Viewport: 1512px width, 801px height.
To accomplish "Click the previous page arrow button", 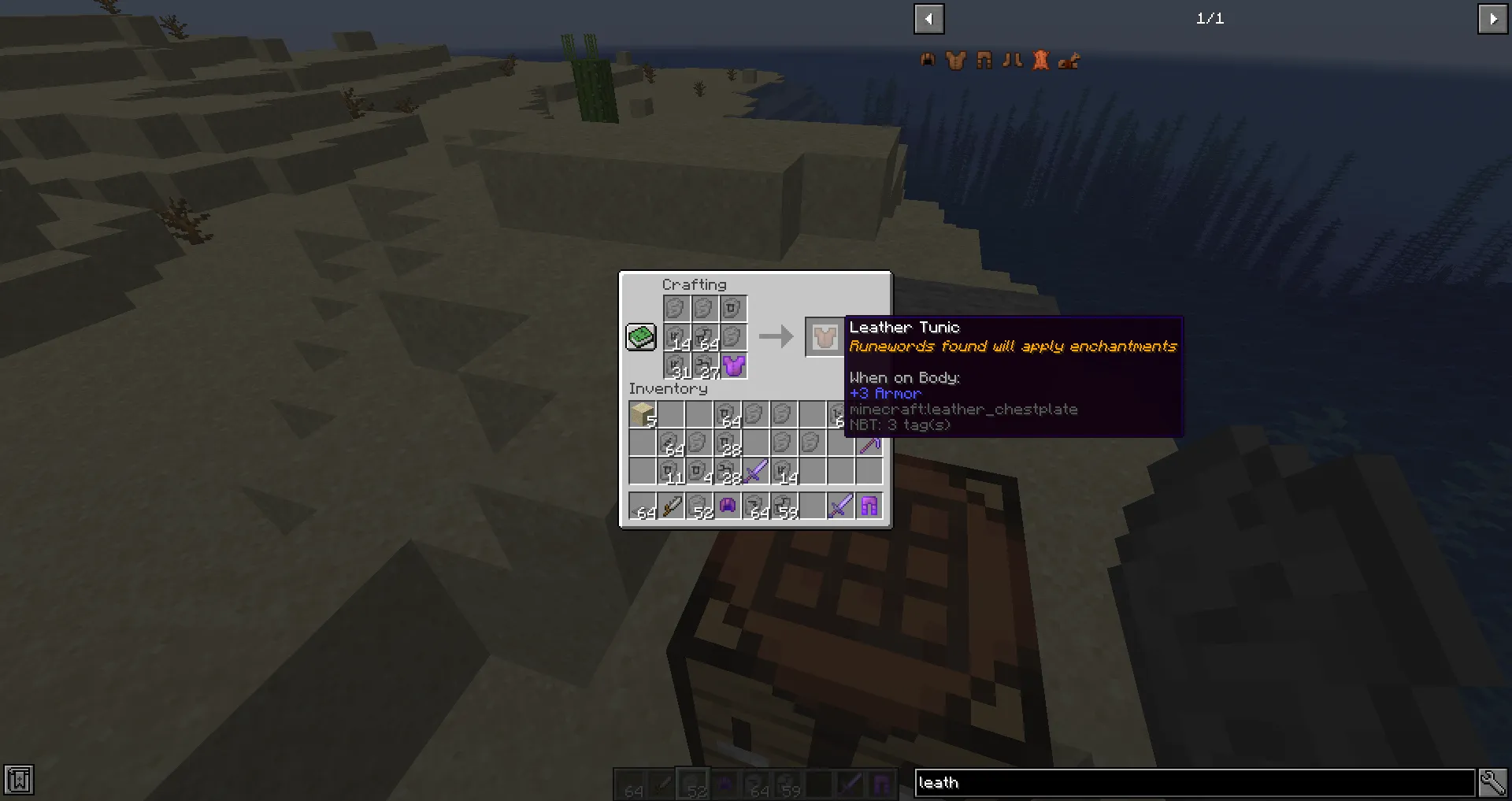I will (928, 19).
